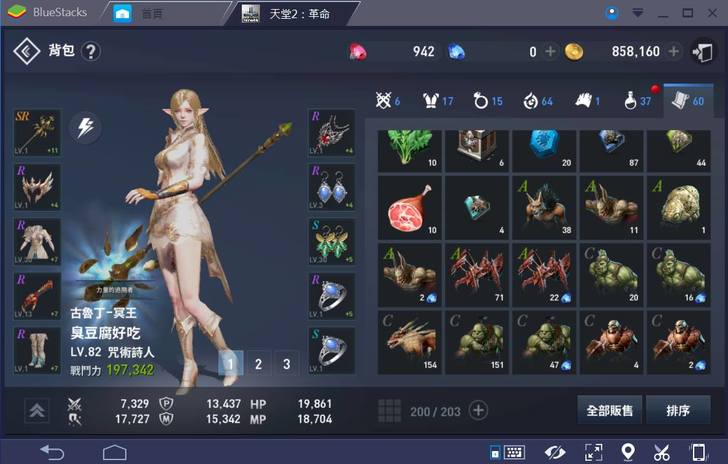Close the BlueStacks window
Screen dimensions: 728x464
click(x=712, y=13)
